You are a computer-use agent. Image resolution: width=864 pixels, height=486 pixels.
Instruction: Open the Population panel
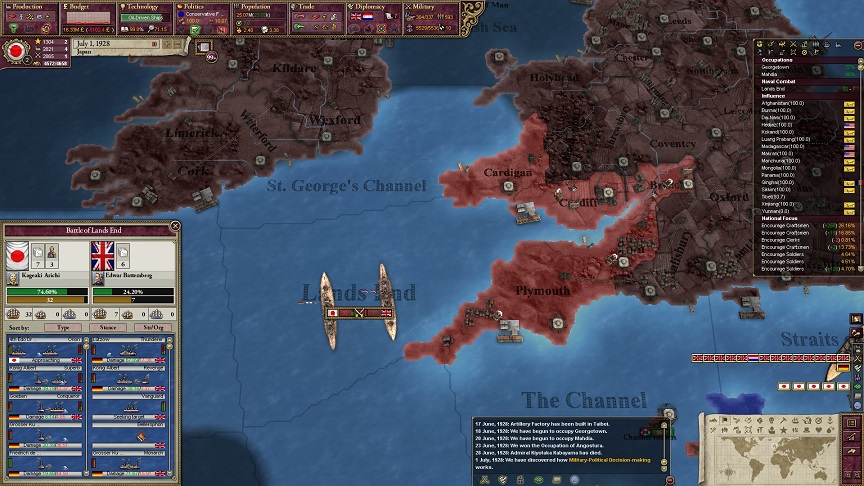pos(260,6)
